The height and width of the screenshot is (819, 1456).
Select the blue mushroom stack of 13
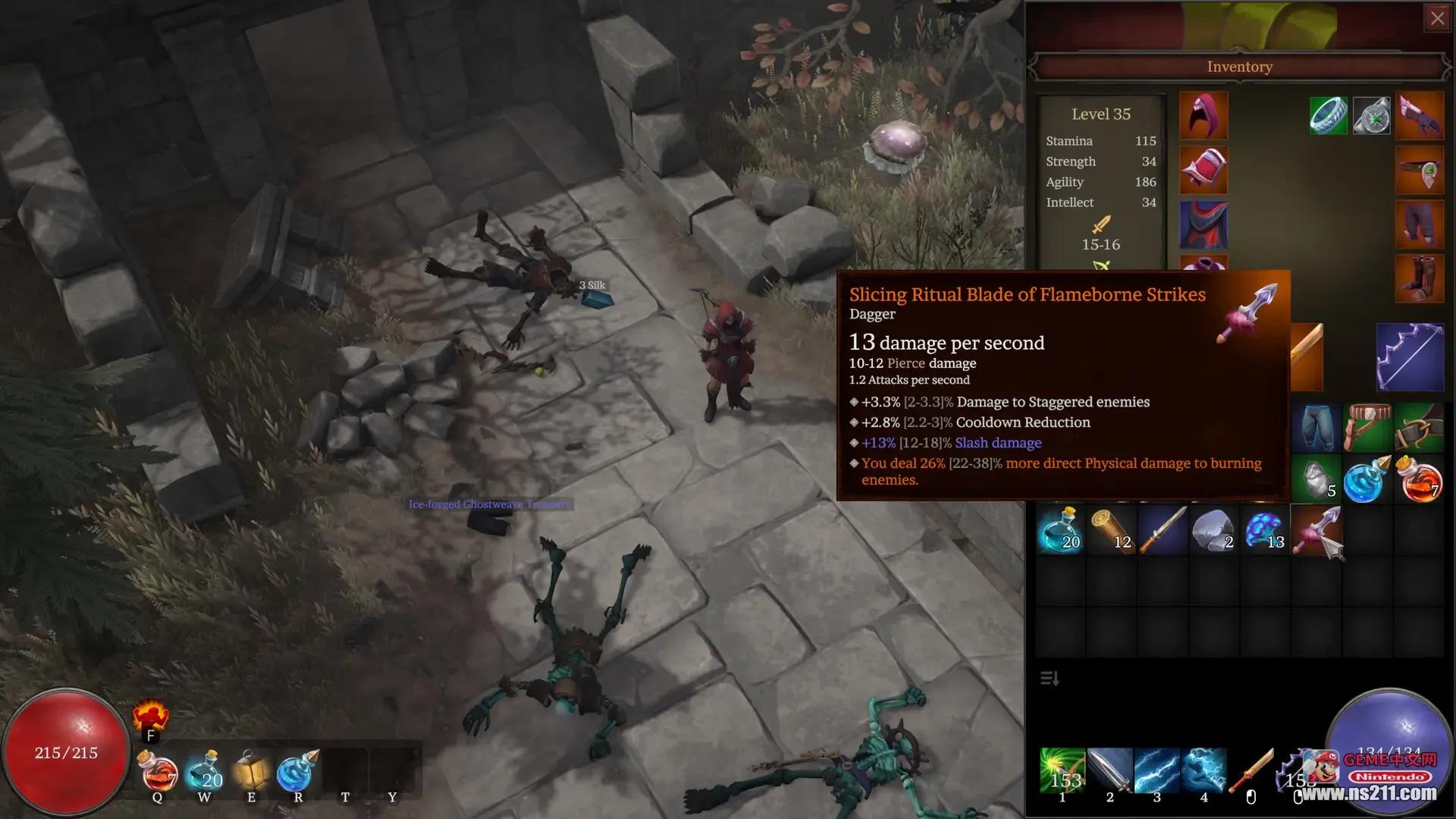click(x=1264, y=529)
